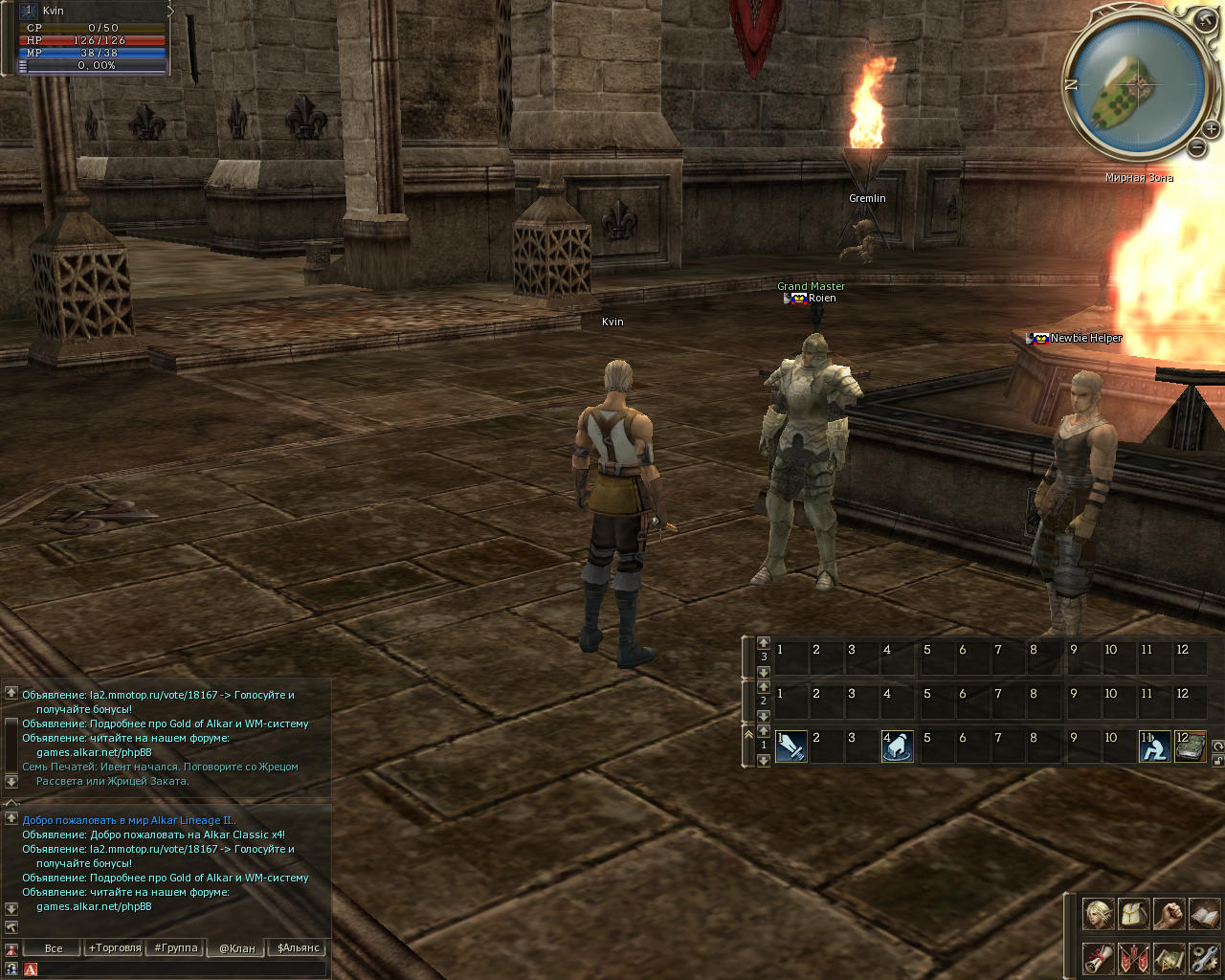Use the green book item in slot 12
The width and height of the screenshot is (1225, 980).
pos(1191,746)
